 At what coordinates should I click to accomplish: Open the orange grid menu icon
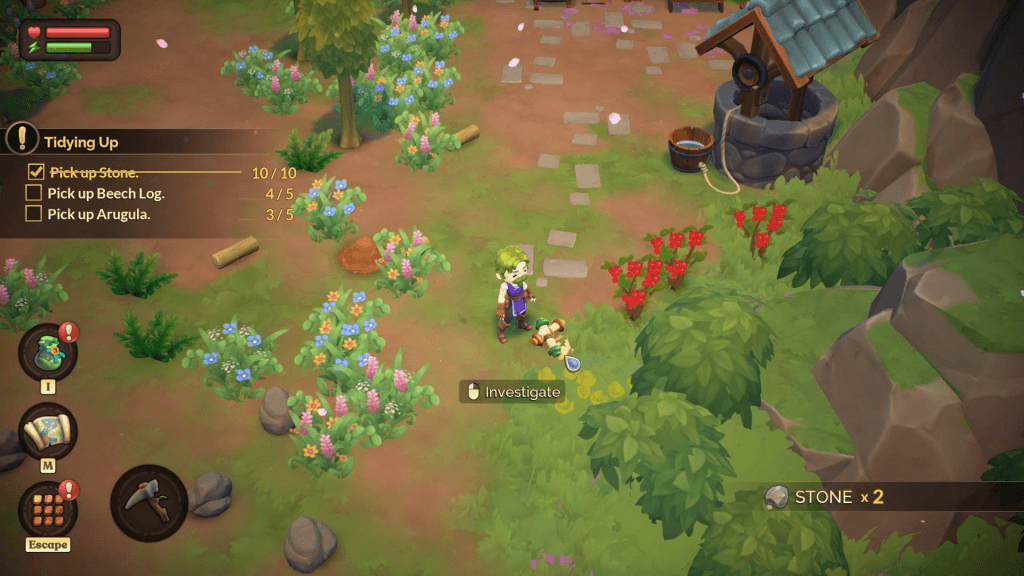click(47, 509)
